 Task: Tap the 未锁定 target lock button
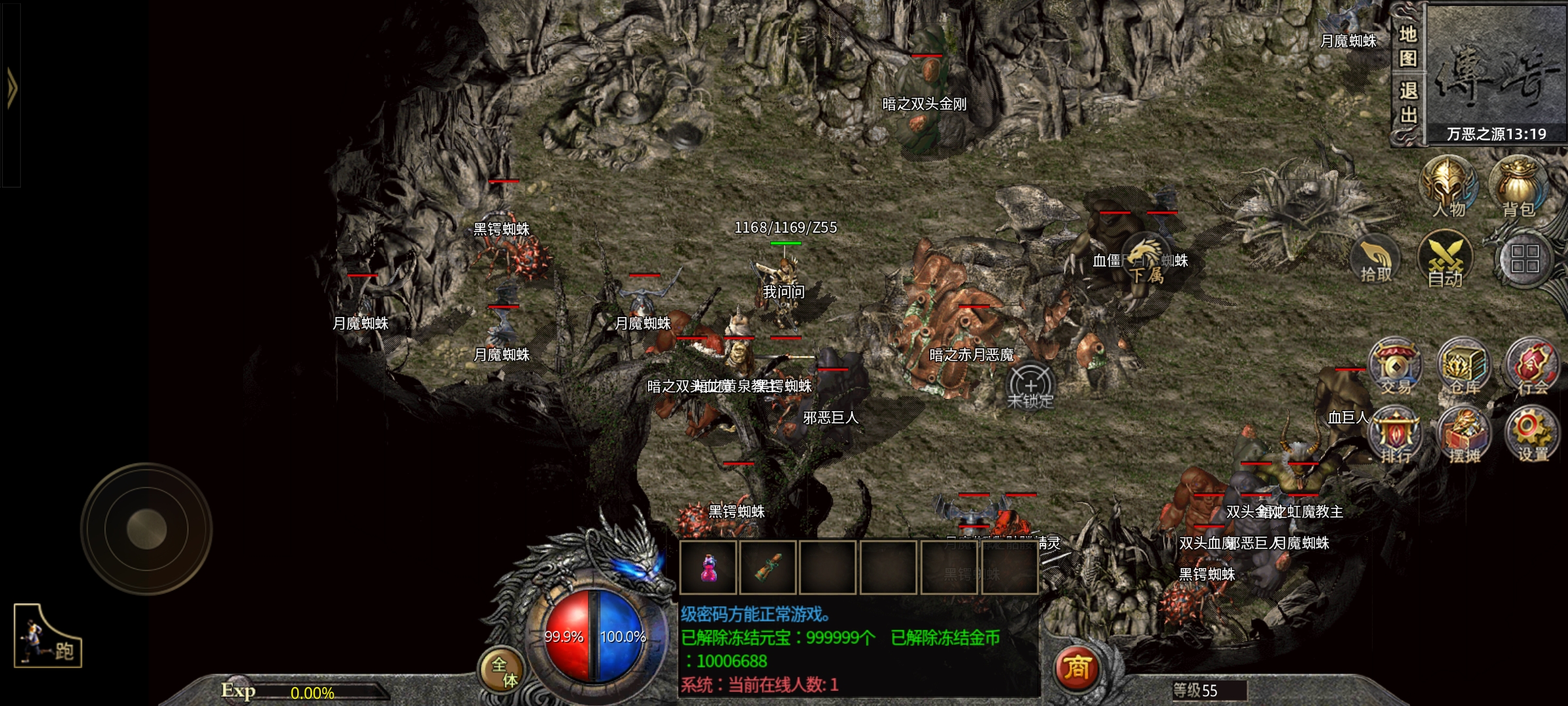tap(1030, 387)
